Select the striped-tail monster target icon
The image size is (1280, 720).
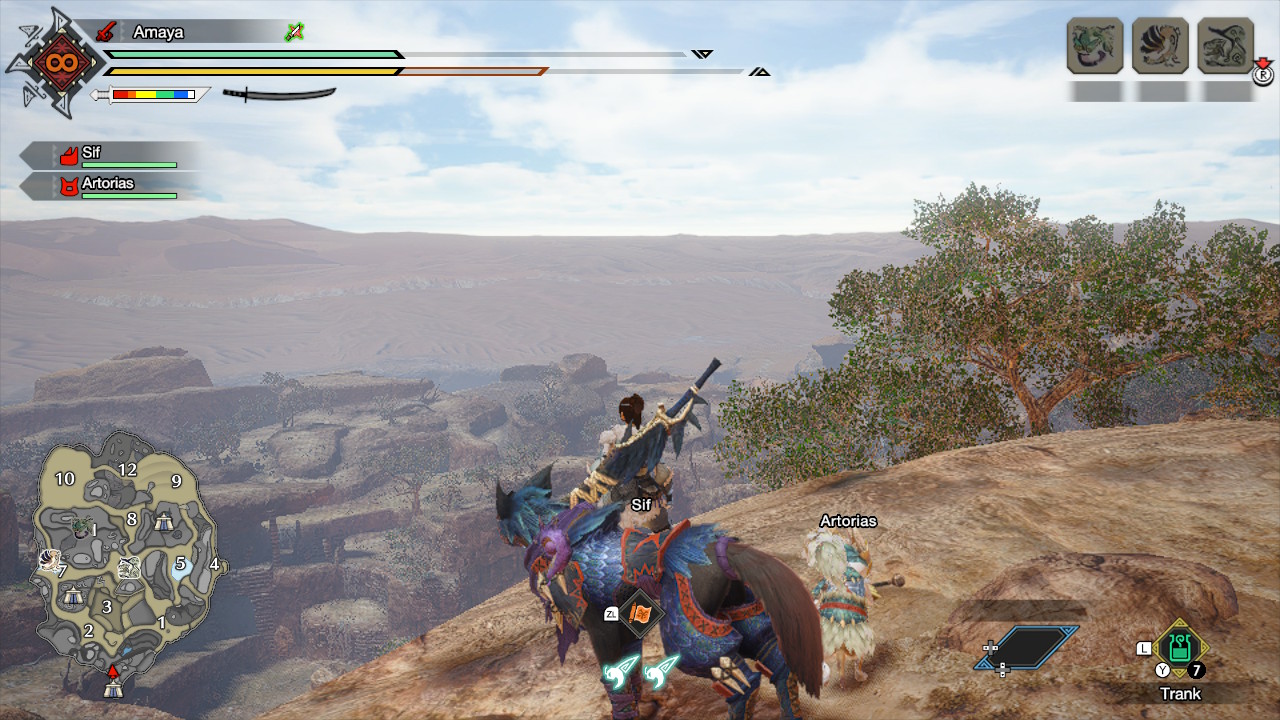click(x=1160, y=45)
